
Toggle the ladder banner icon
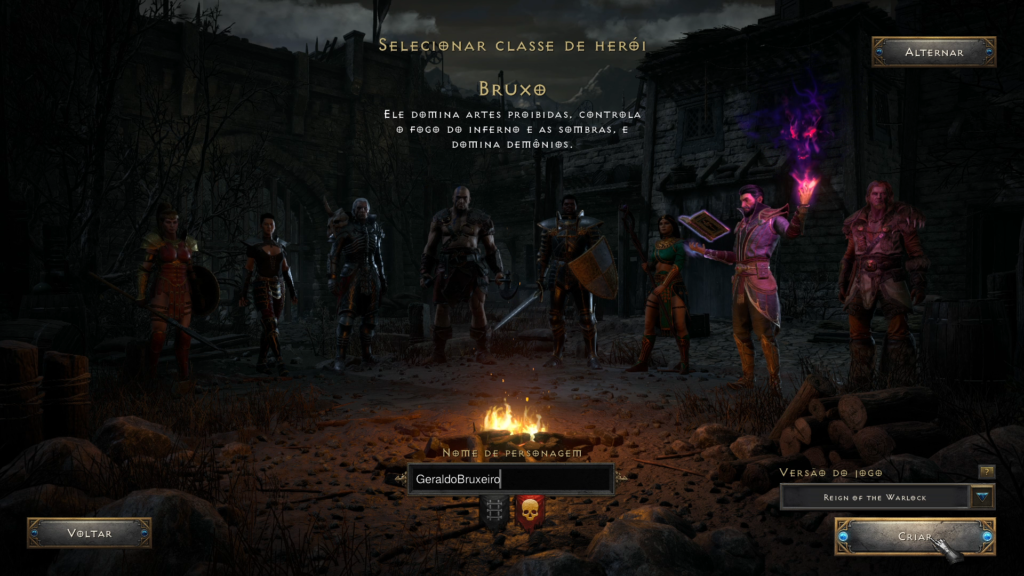[493, 511]
